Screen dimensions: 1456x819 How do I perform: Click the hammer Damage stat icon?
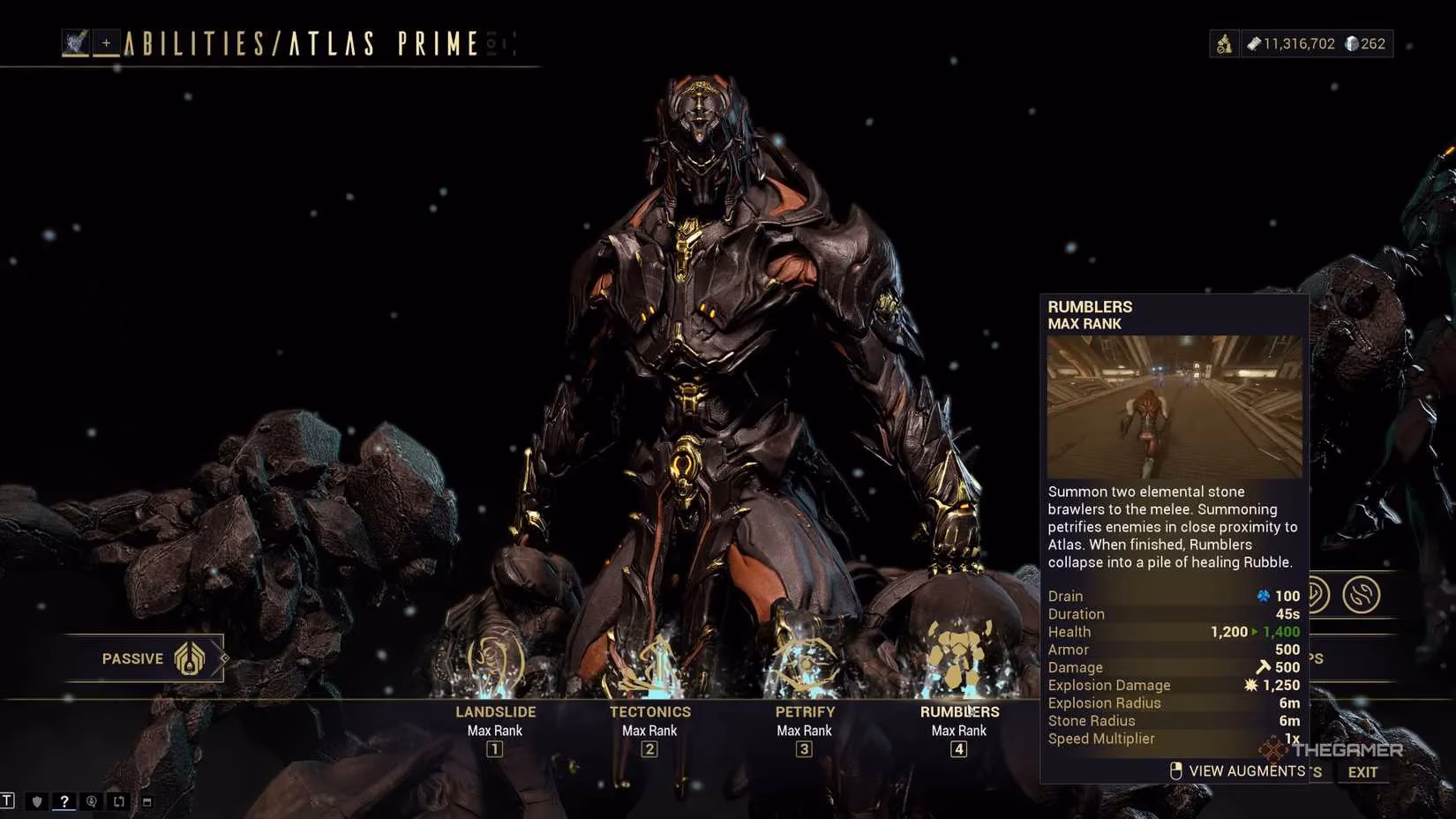tap(1264, 667)
